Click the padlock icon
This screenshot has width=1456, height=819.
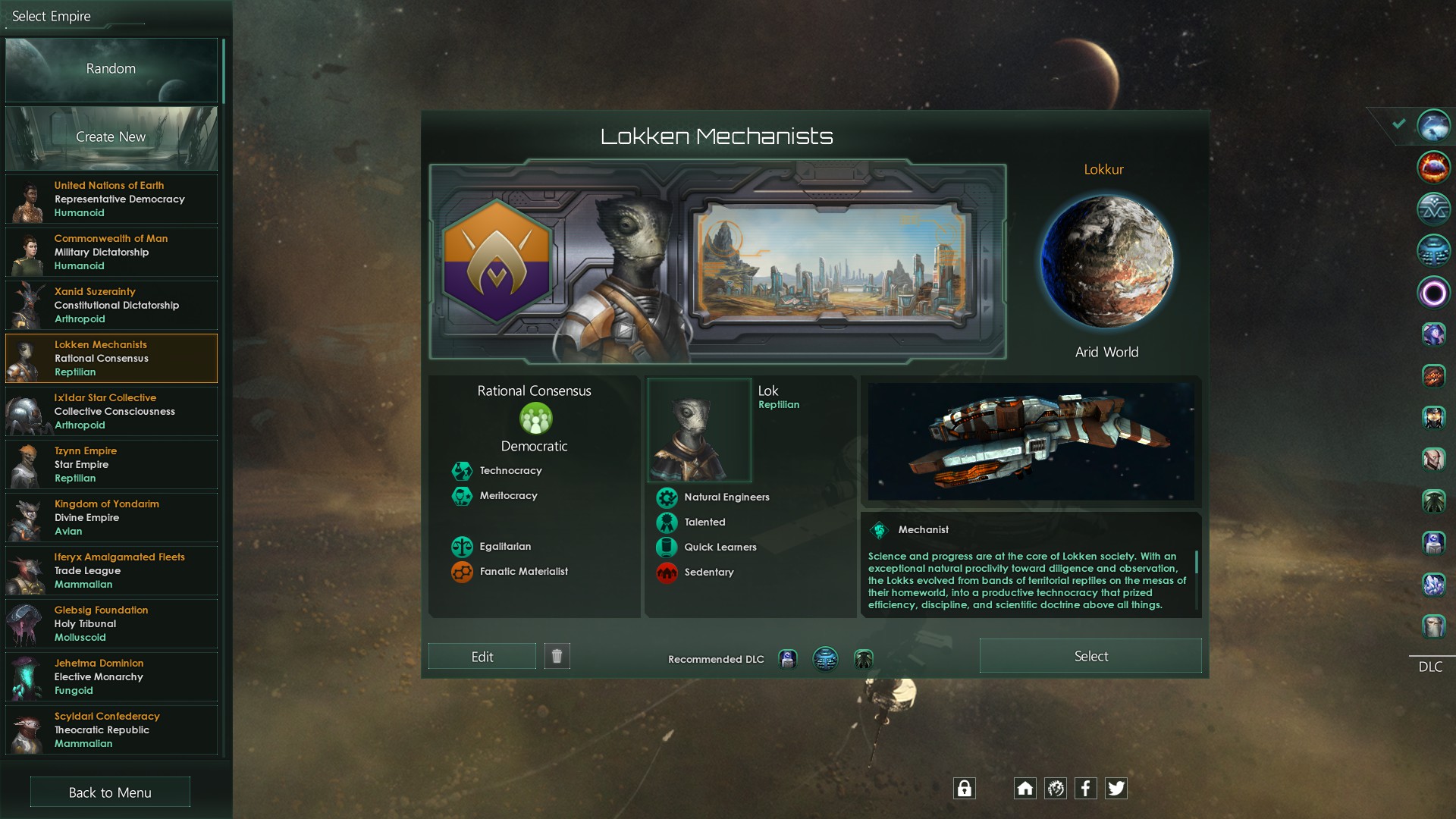pyautogui.click(x=964, y=789)
